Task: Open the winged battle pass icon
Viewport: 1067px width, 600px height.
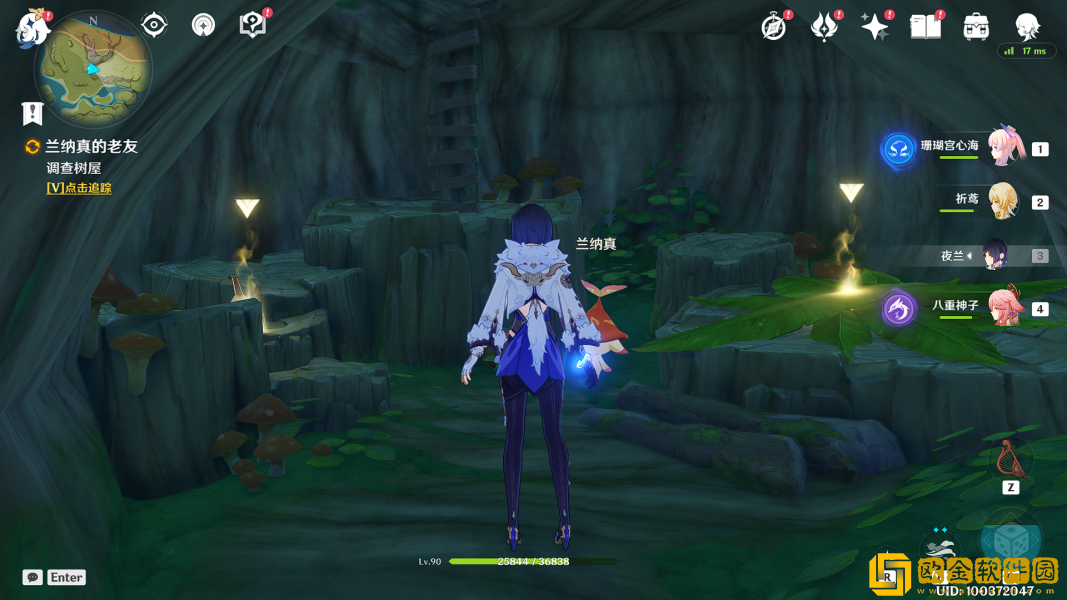Action: (824, 27)
